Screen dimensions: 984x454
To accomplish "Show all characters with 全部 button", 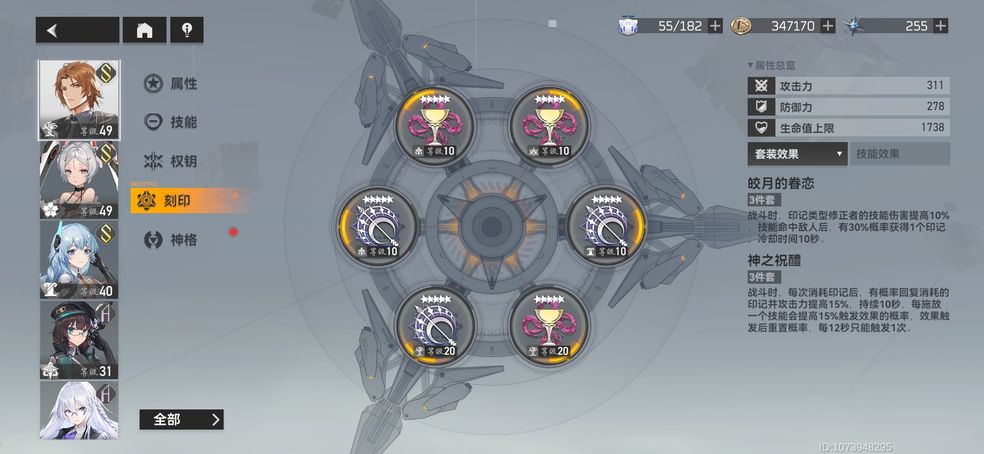I will coord(181,420).
